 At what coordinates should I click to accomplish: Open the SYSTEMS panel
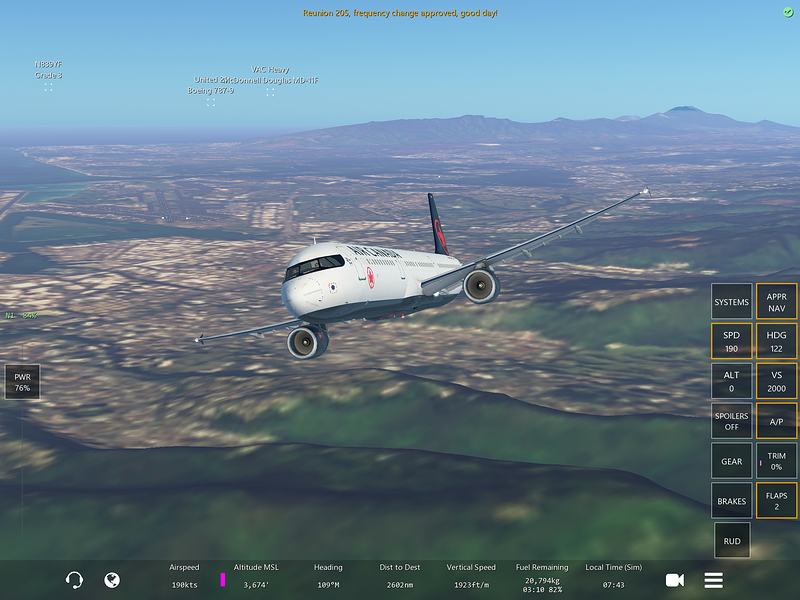pos(731,302)
